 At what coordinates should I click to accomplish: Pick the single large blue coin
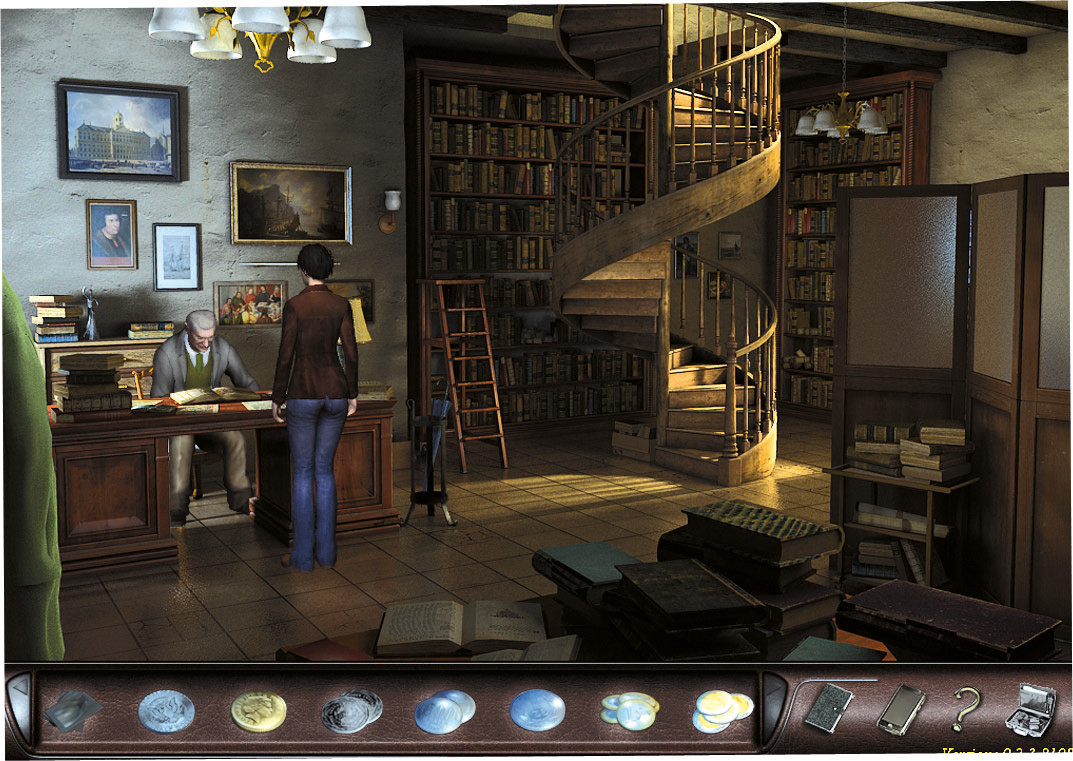[537, 711]
